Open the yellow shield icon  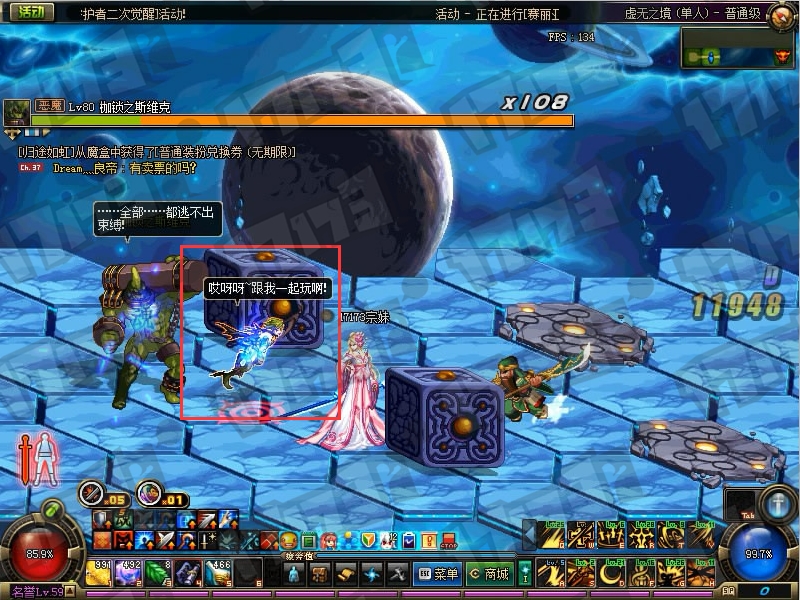click(368, 540)
